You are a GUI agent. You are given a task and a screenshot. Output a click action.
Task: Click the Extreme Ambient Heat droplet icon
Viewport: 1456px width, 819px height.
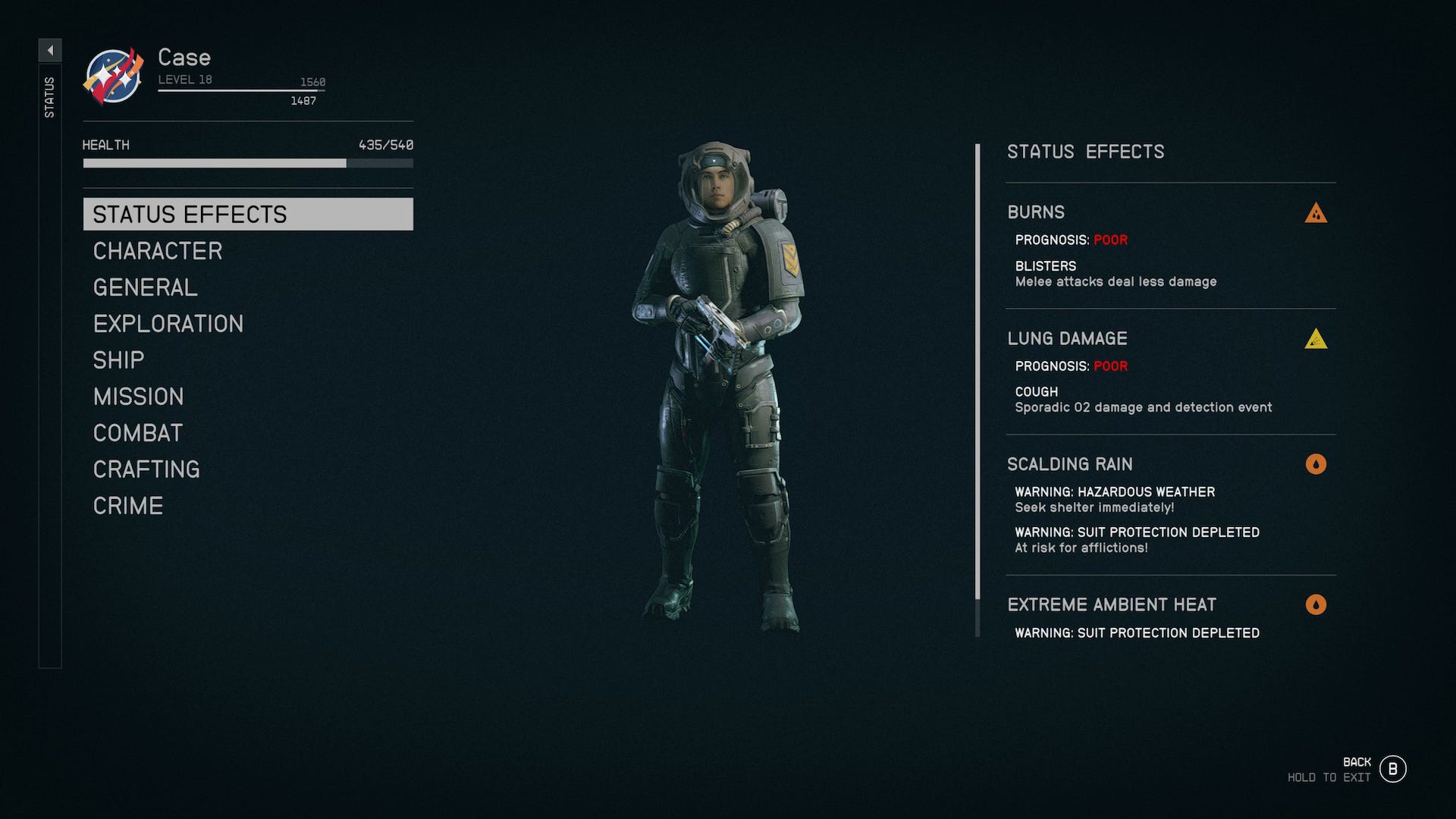pos(1316,605)
